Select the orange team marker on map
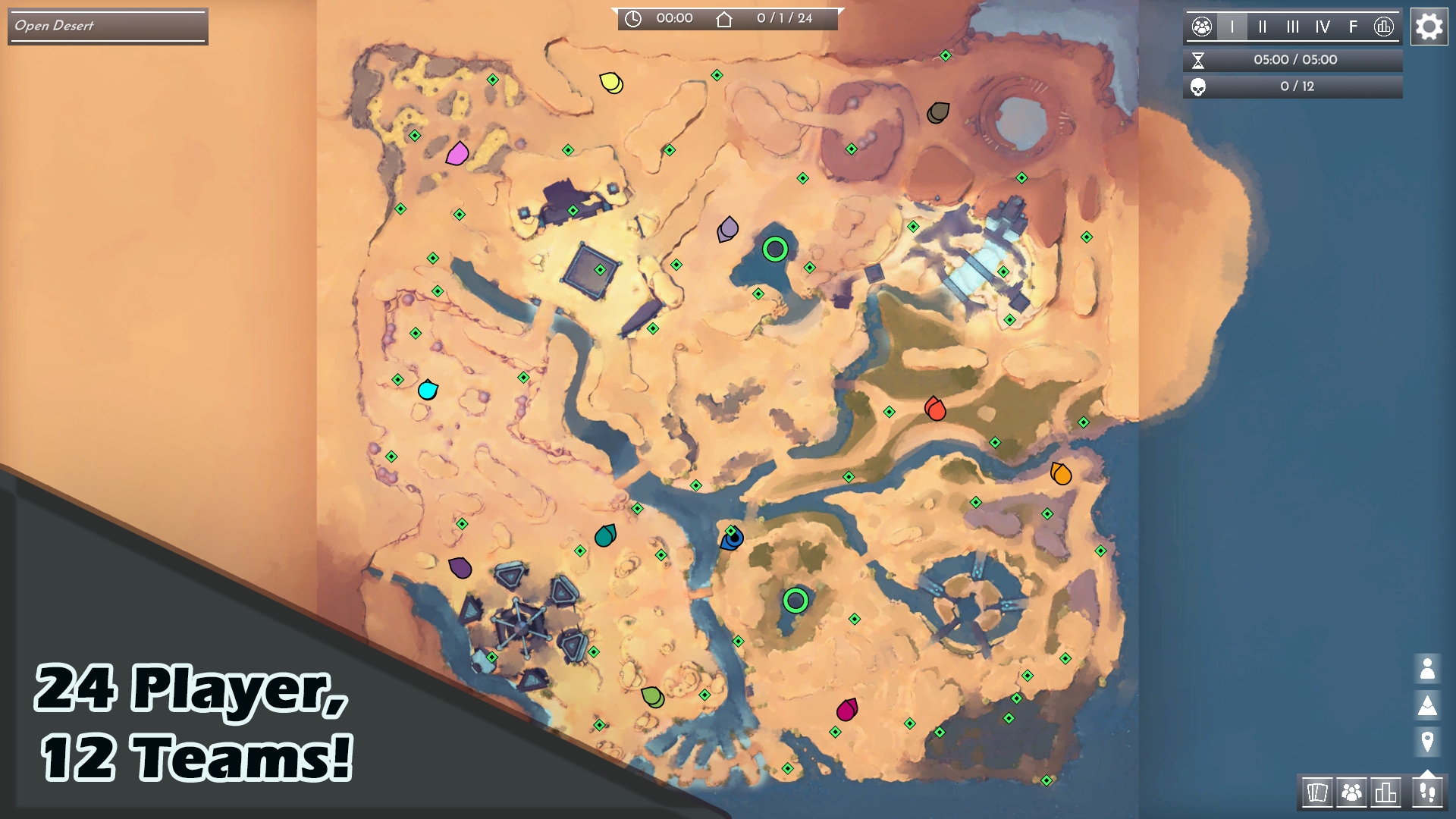This screenshot has height=819, width=1456. point(1060,474)
